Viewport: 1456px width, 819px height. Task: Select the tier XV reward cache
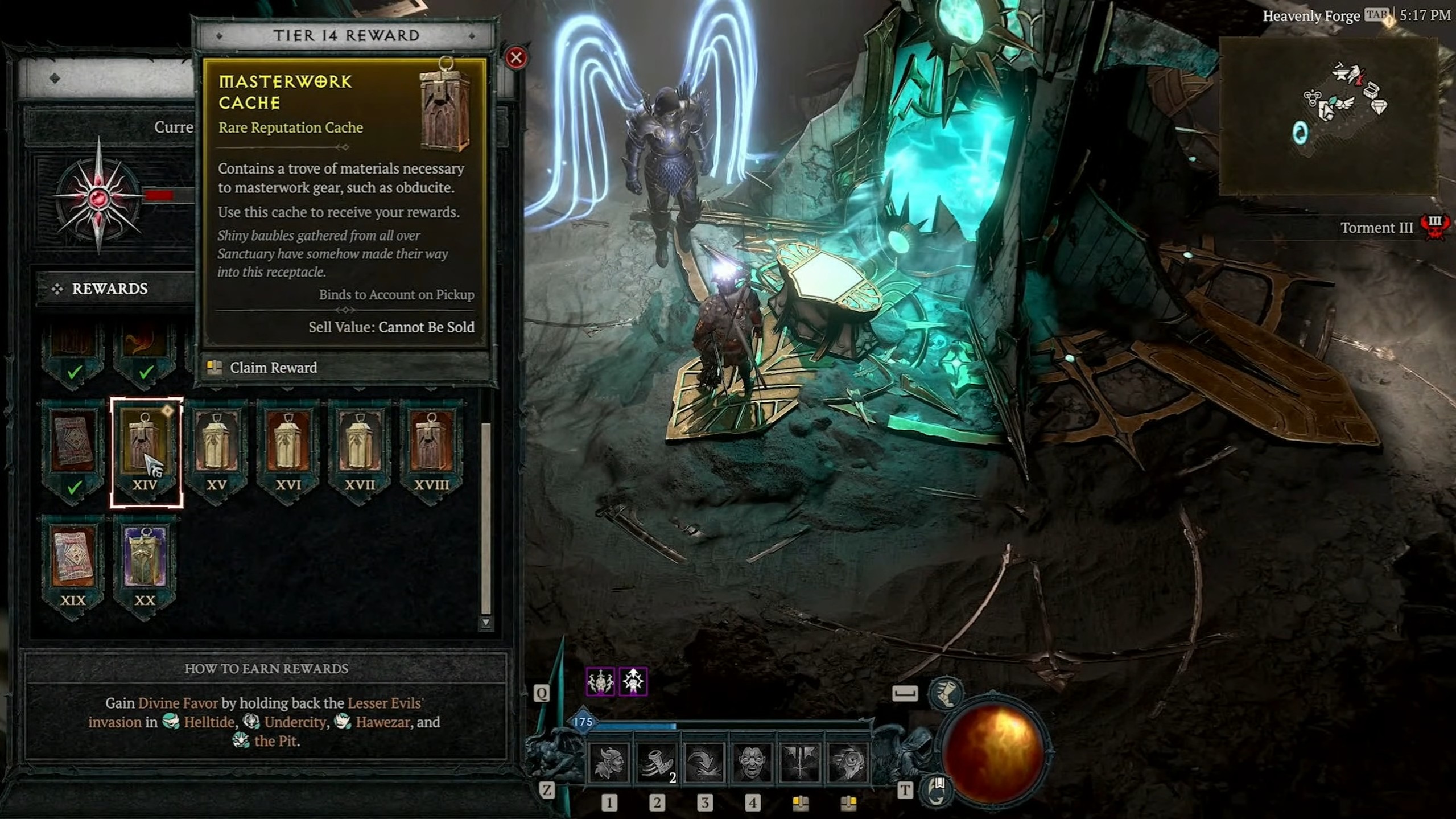[217, 450]
